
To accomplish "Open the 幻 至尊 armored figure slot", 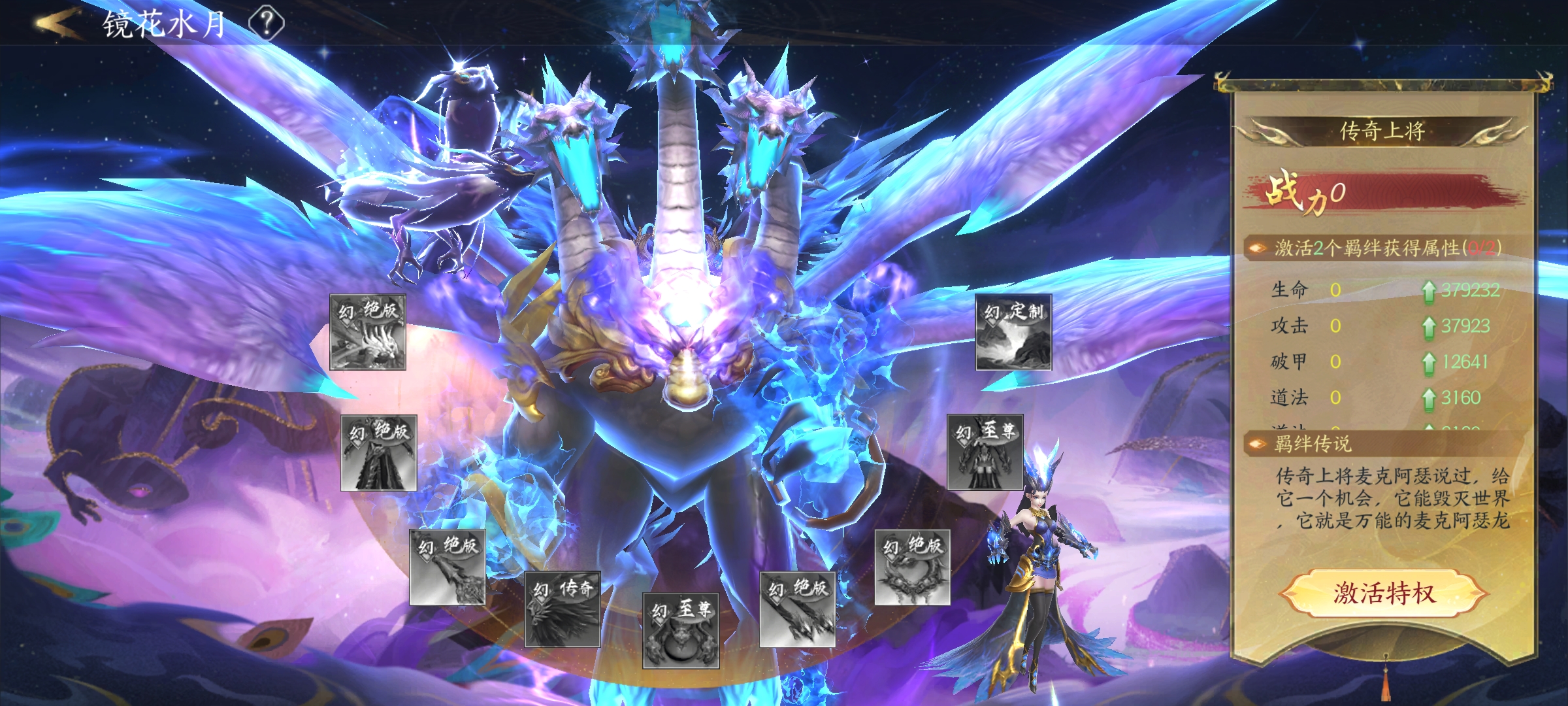I will pyautogui.click(x=985, y=452).
